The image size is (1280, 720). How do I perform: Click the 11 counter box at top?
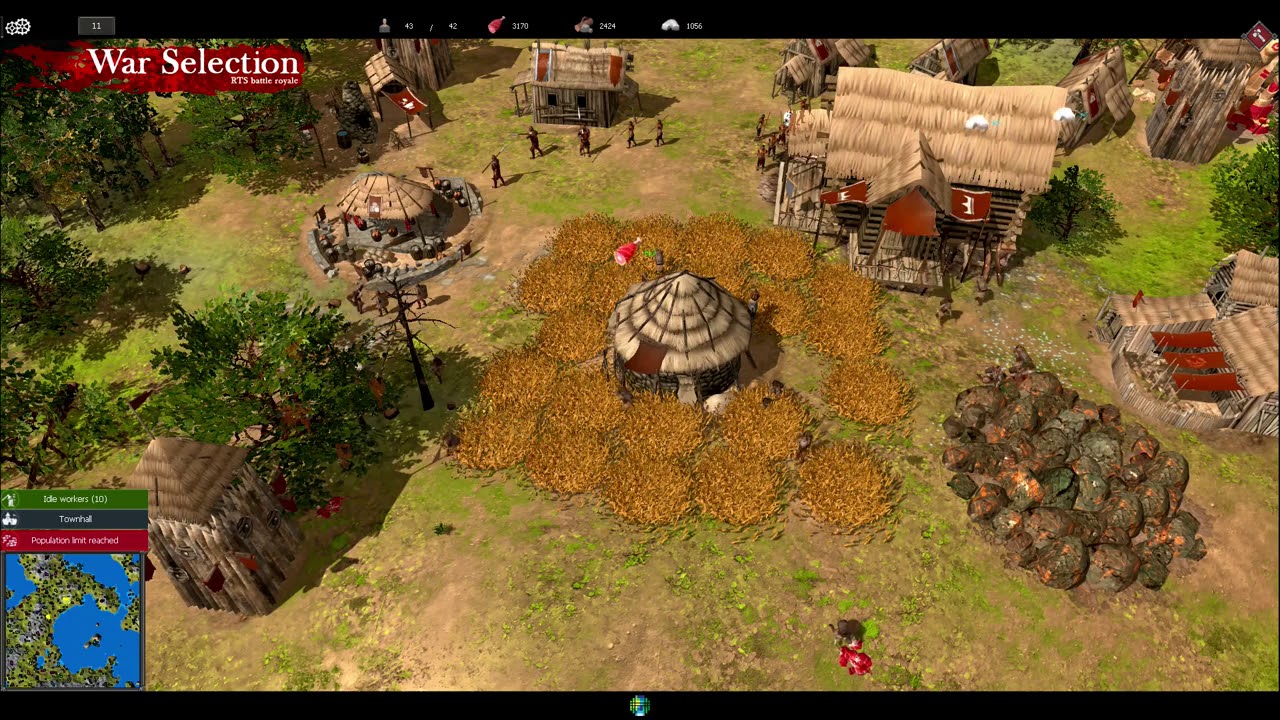pos(96,25)
